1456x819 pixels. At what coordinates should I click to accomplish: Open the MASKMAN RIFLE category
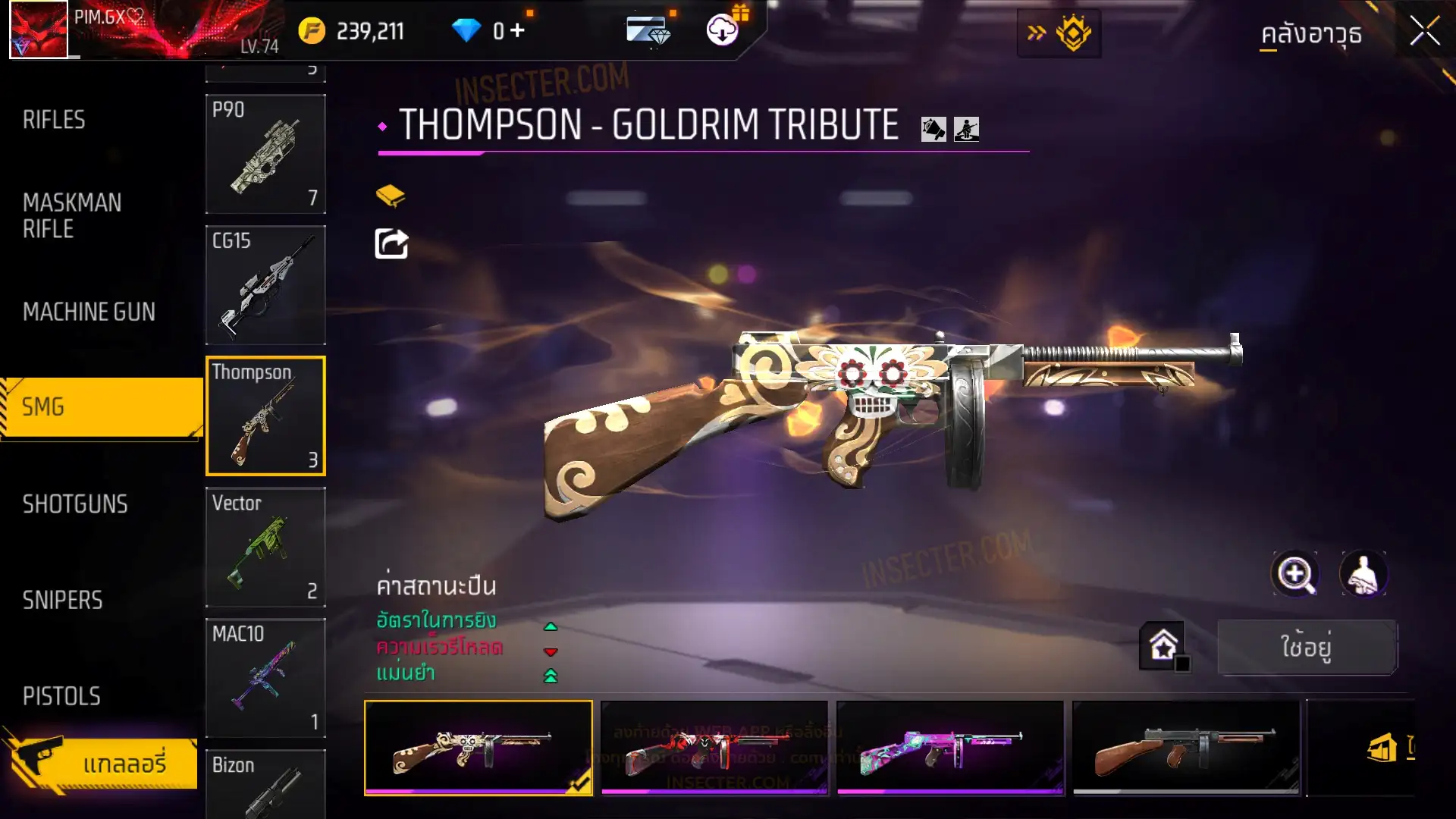coord(72,215)
